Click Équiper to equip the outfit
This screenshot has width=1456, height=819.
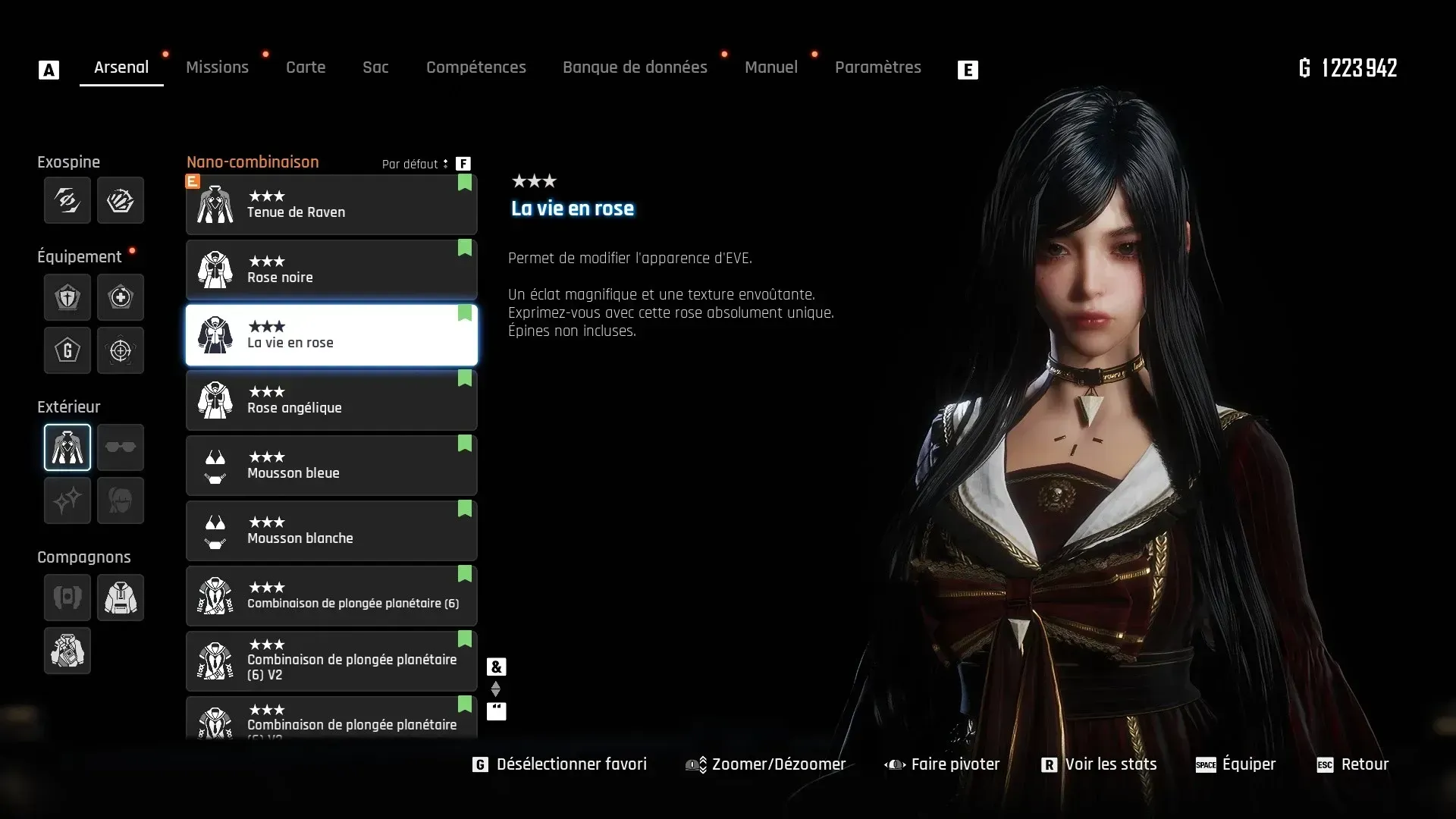pos(1235,764)
